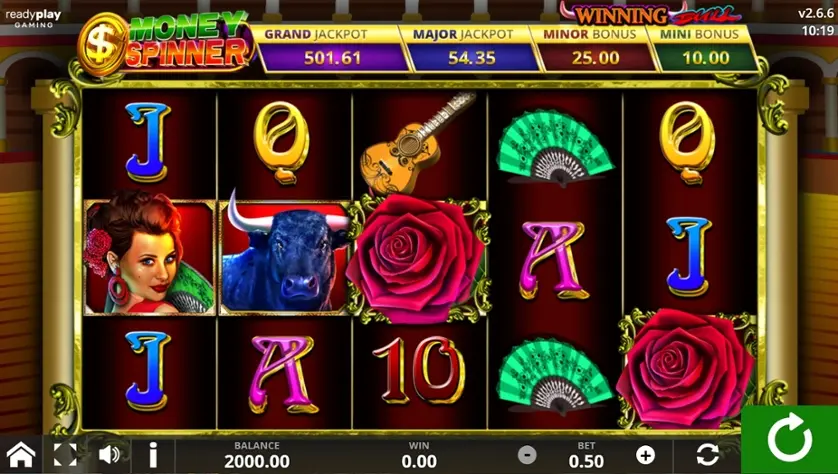Viewport: 838px width, 474px height.
Task: Toggle the sound speaker icon
Action: (x=109, y=454)
